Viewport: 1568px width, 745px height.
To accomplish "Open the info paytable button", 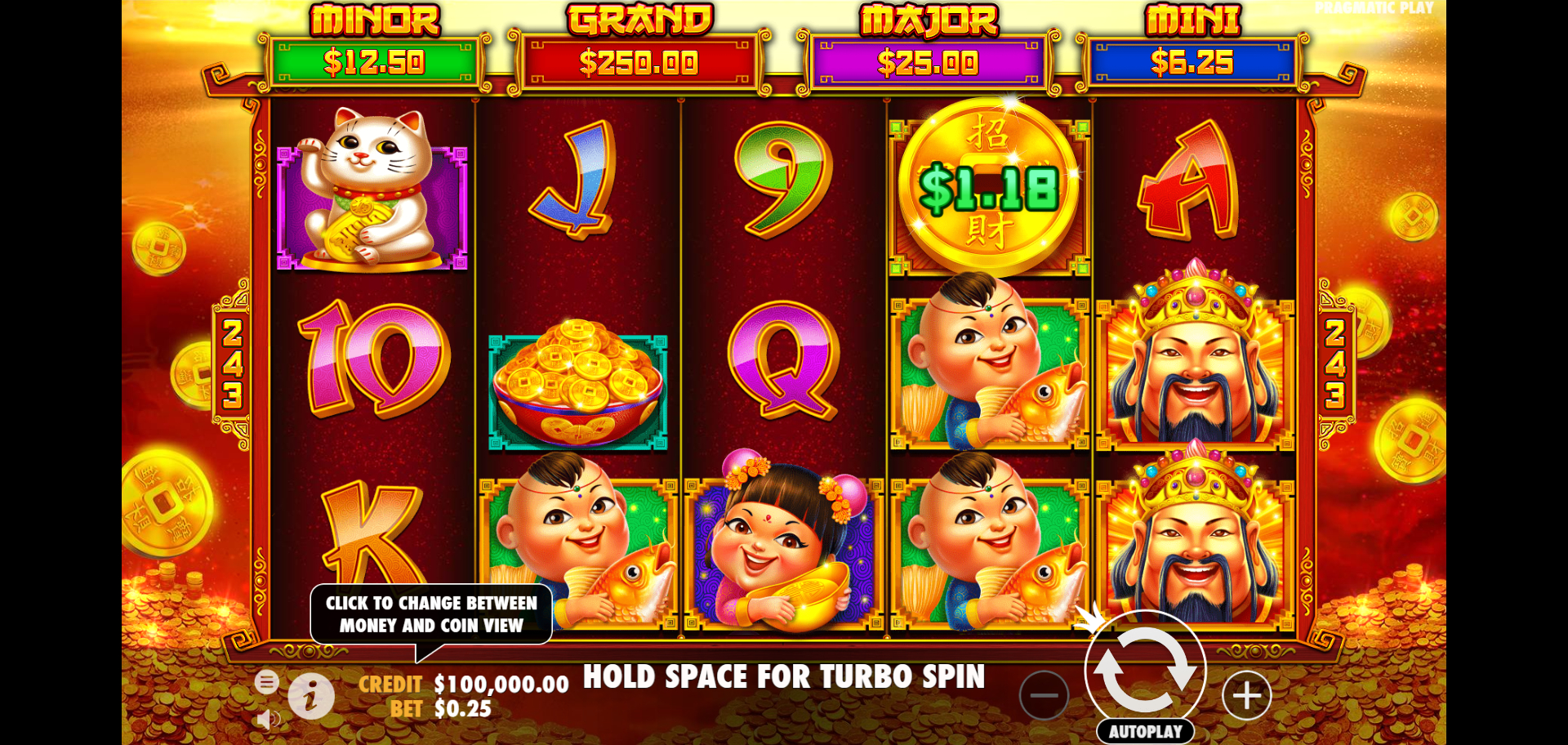I will click(311, 697).
